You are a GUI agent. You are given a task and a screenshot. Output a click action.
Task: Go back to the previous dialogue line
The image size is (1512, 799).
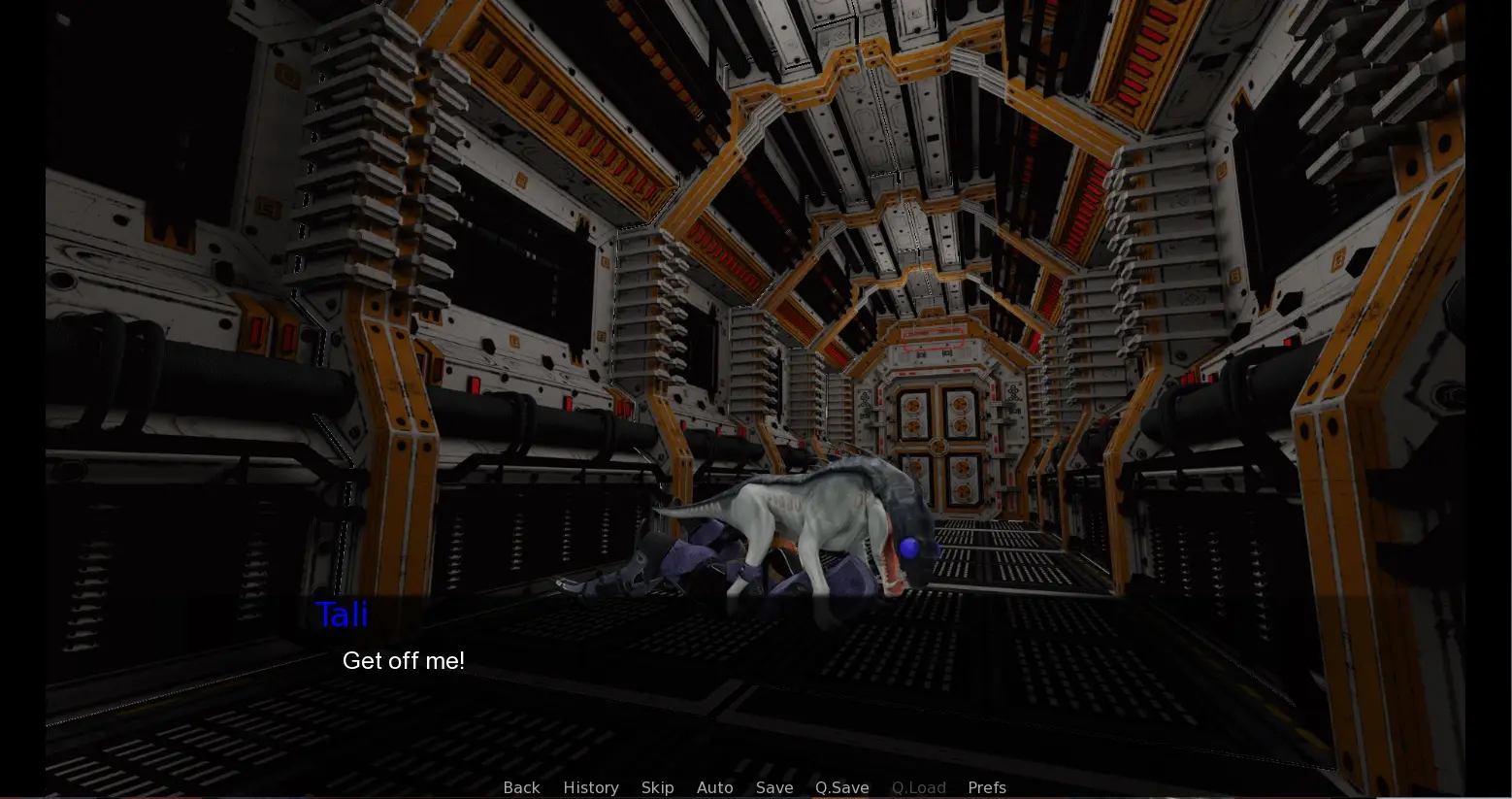click(x=521, y=787)
